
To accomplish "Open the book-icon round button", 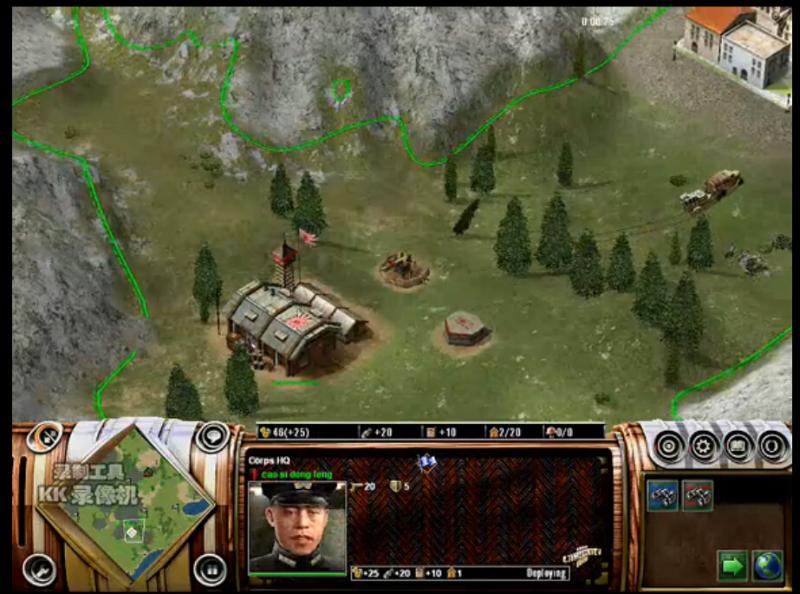I will [740, 446].
